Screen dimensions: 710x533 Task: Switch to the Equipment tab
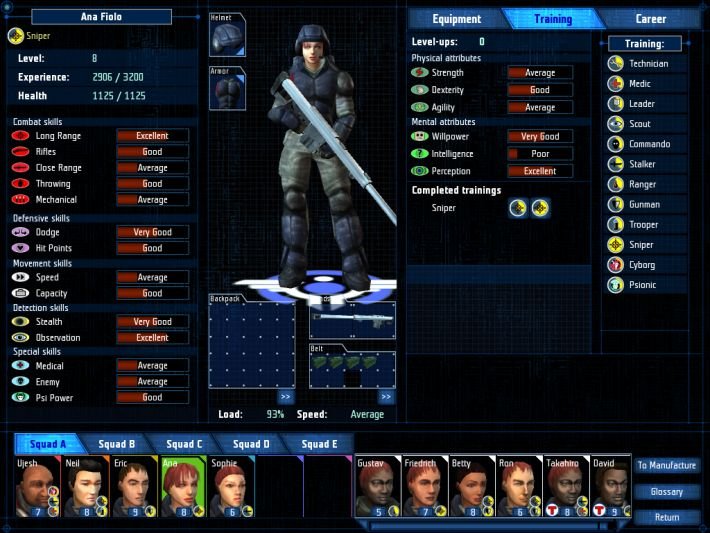point(456,19)
